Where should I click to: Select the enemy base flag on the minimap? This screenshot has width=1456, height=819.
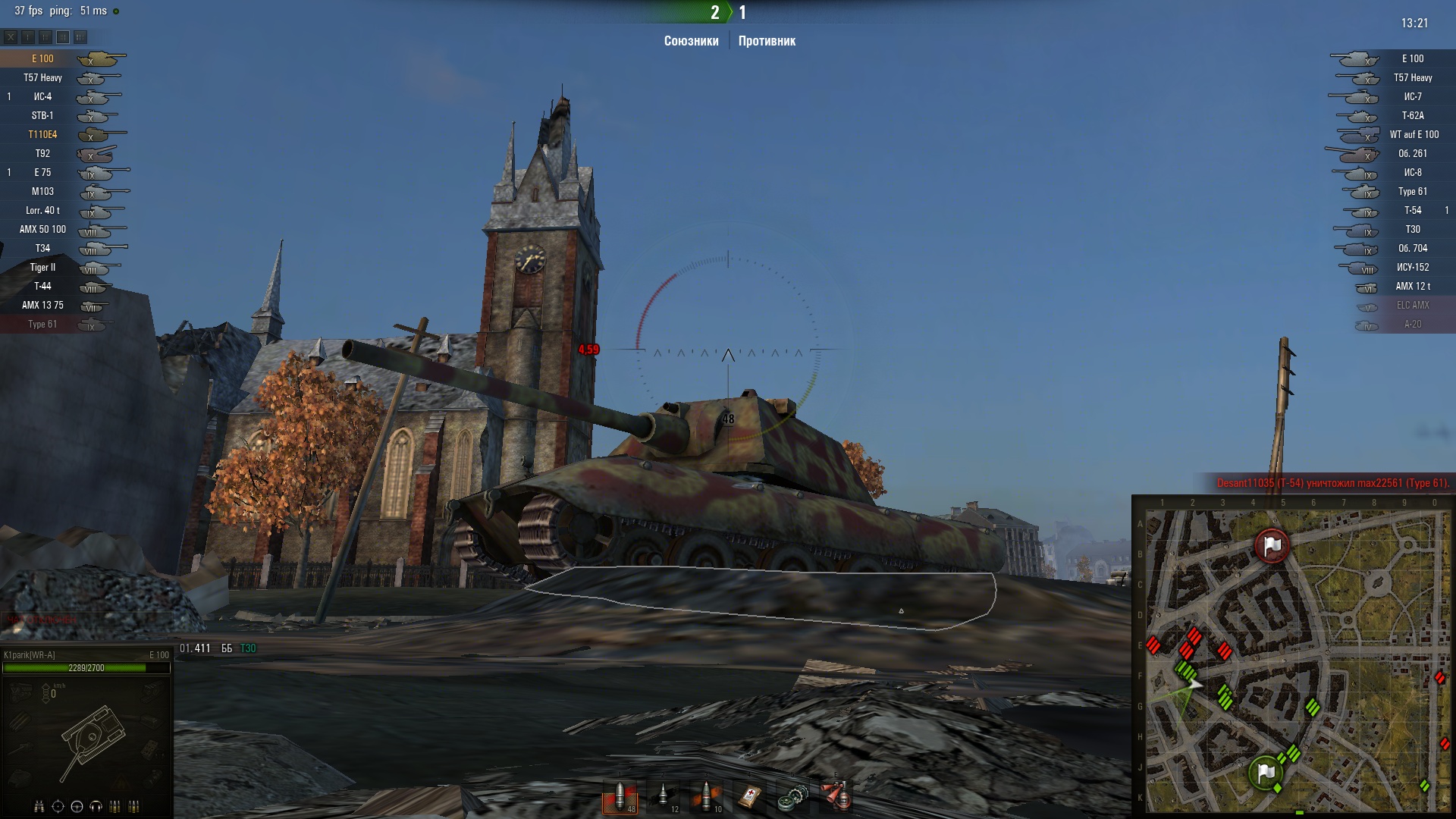(x=1272, y=545)
